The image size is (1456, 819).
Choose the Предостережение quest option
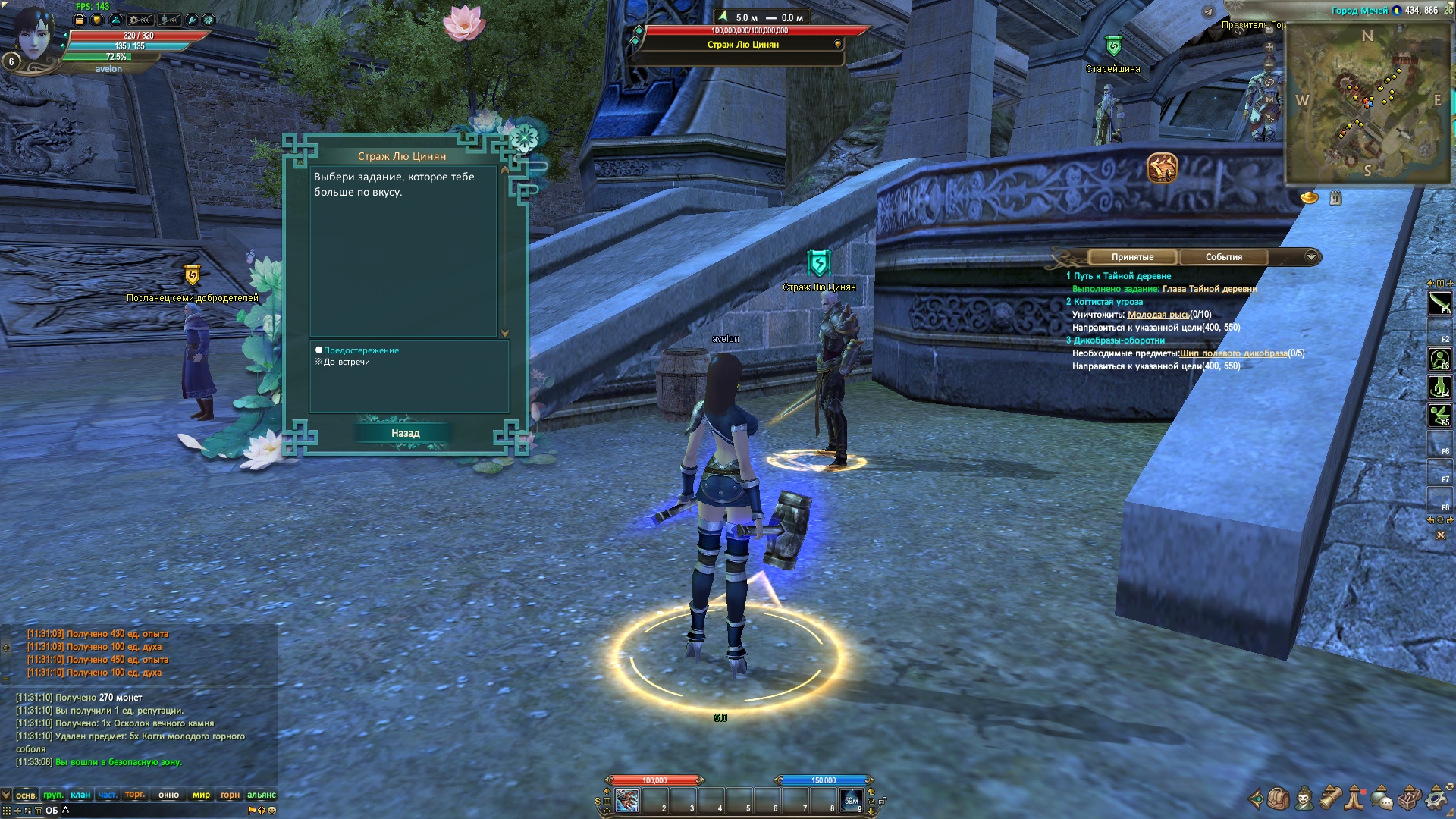[x=361, y=350]
